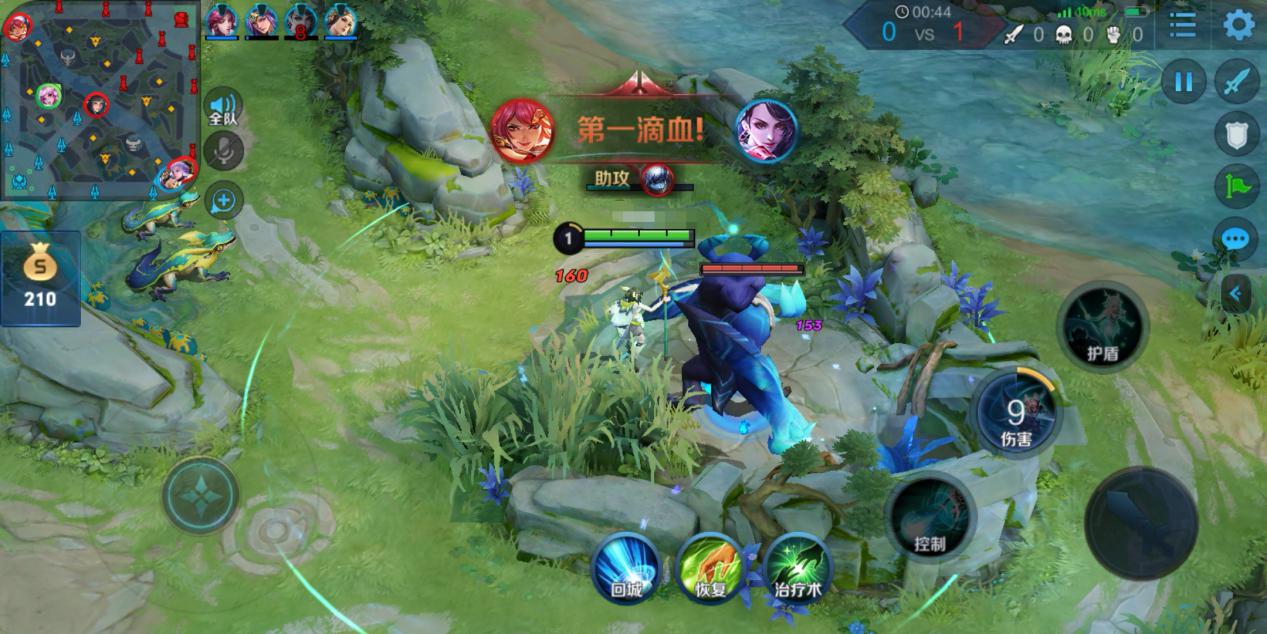Screen dimensions: 1267x634
Task: Toggle the microphone button
Action: click(223, 151)
